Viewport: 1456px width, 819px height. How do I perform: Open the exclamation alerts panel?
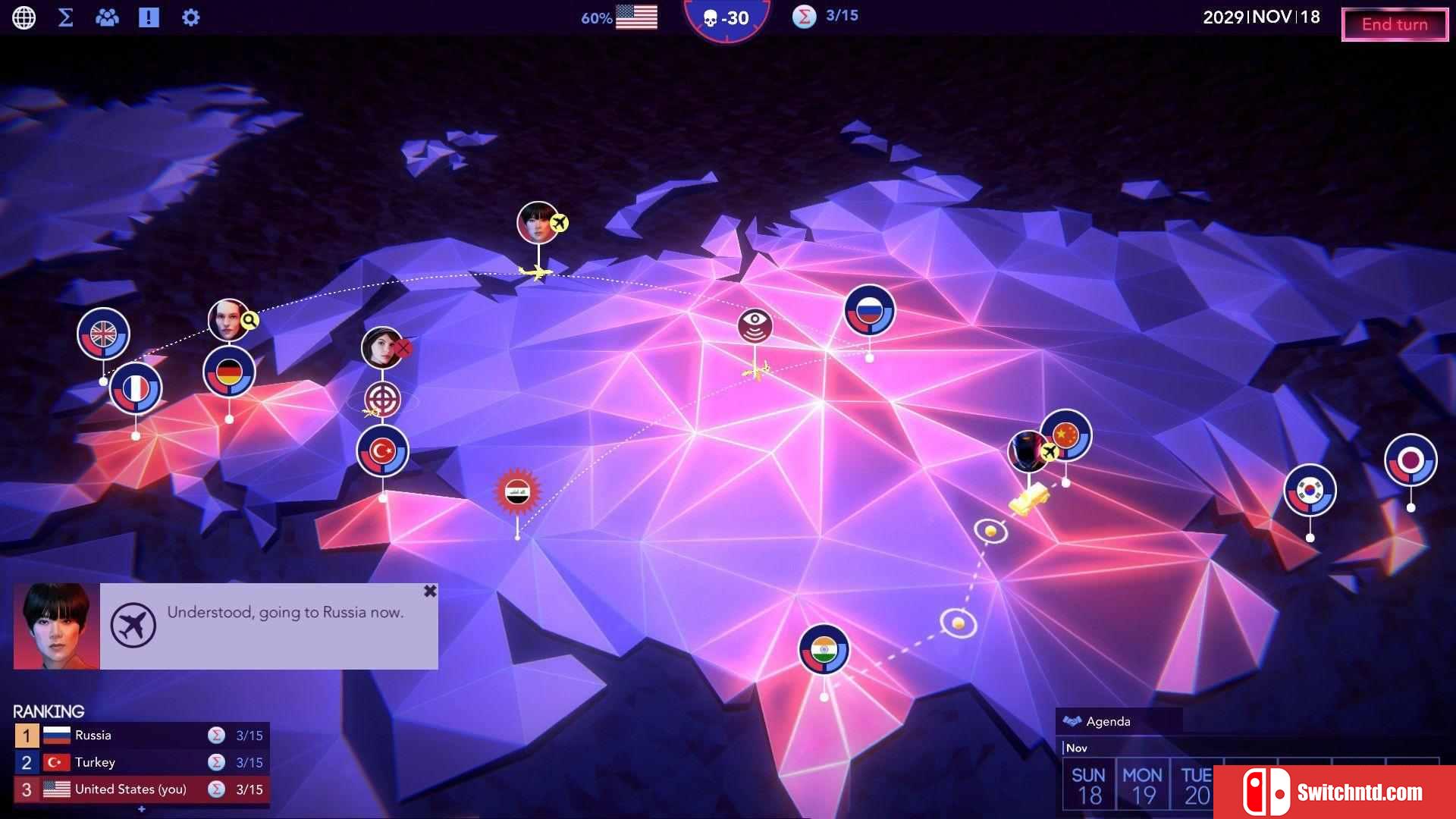[149, 17]
